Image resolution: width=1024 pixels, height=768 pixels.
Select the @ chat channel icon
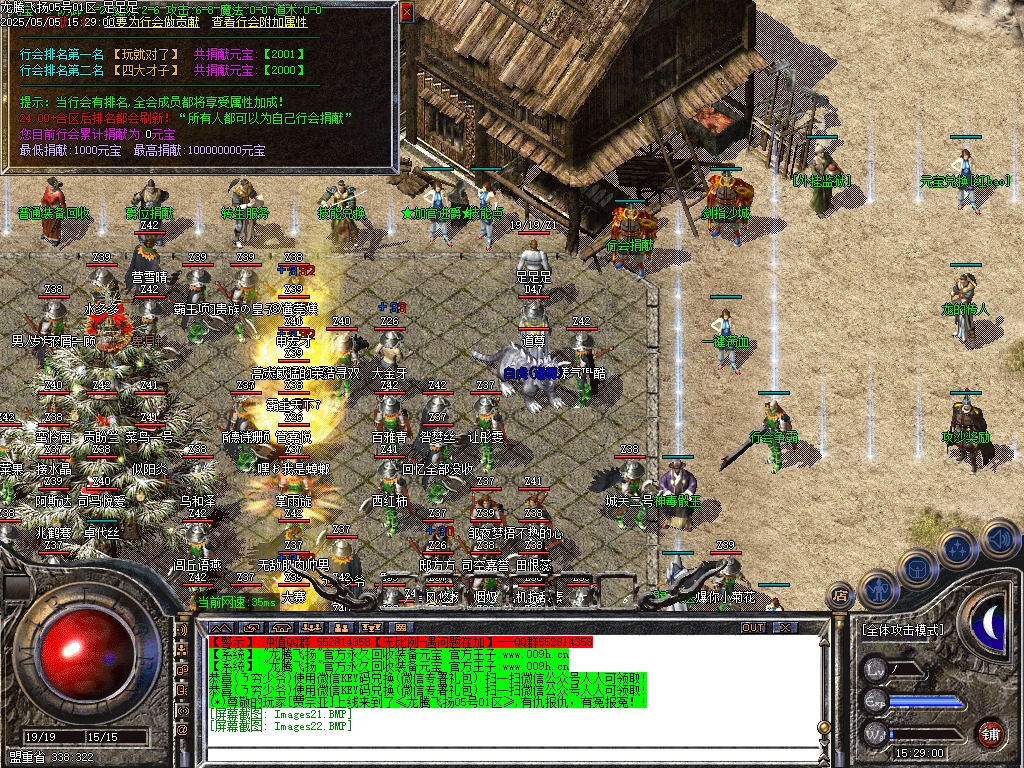[182, 731]
